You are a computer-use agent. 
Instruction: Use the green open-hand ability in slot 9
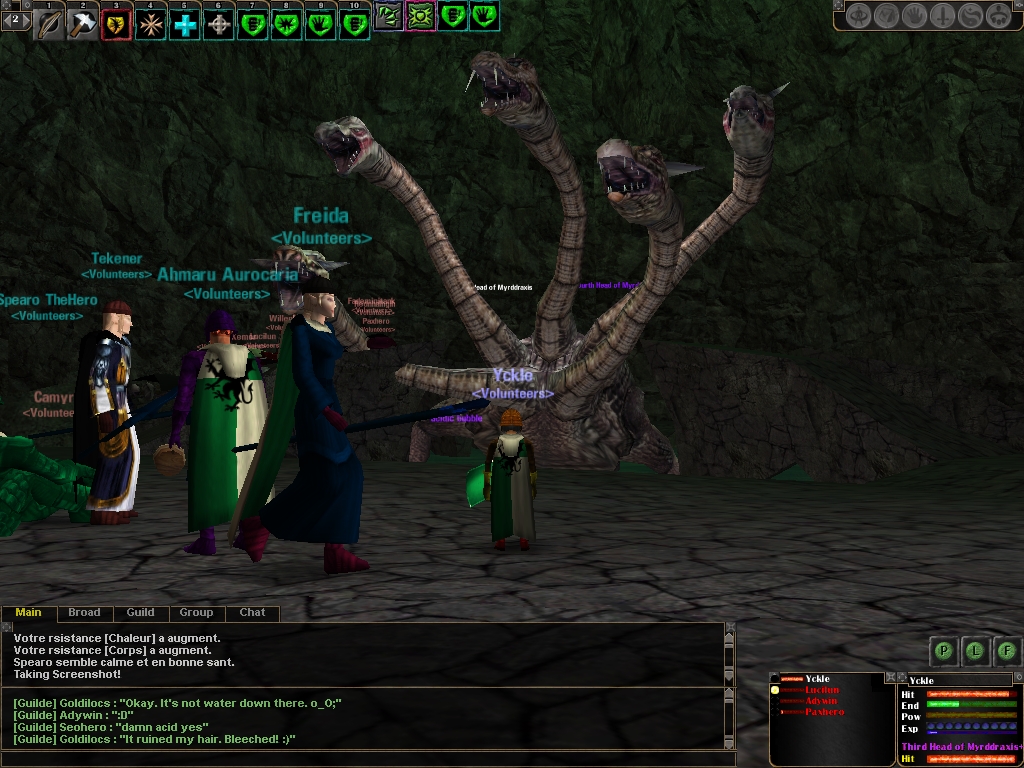(321, 24)
